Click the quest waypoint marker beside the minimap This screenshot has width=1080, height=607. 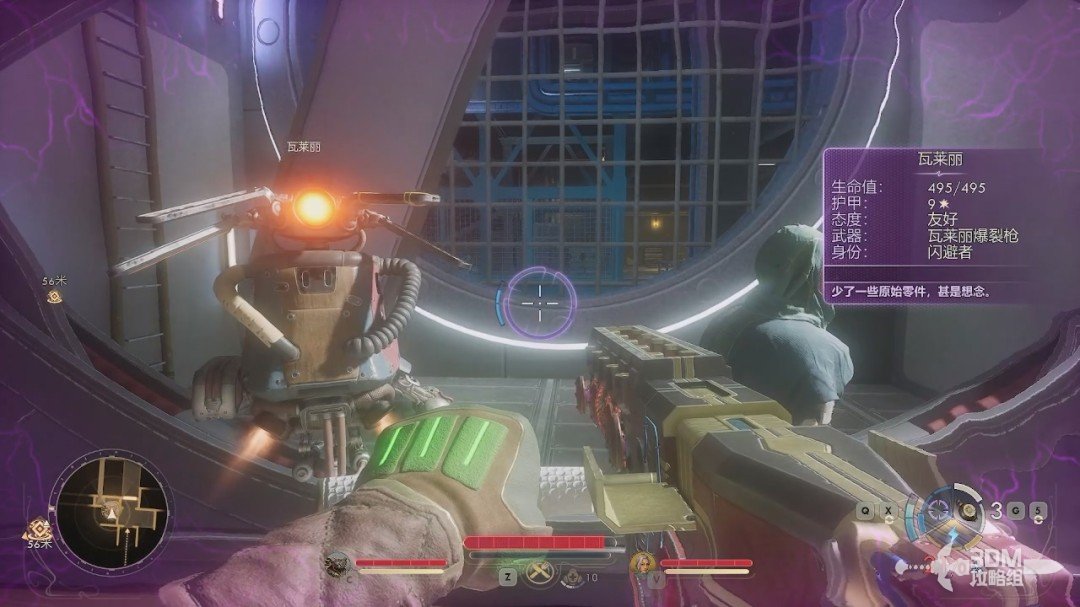click(x=38, y=527)
